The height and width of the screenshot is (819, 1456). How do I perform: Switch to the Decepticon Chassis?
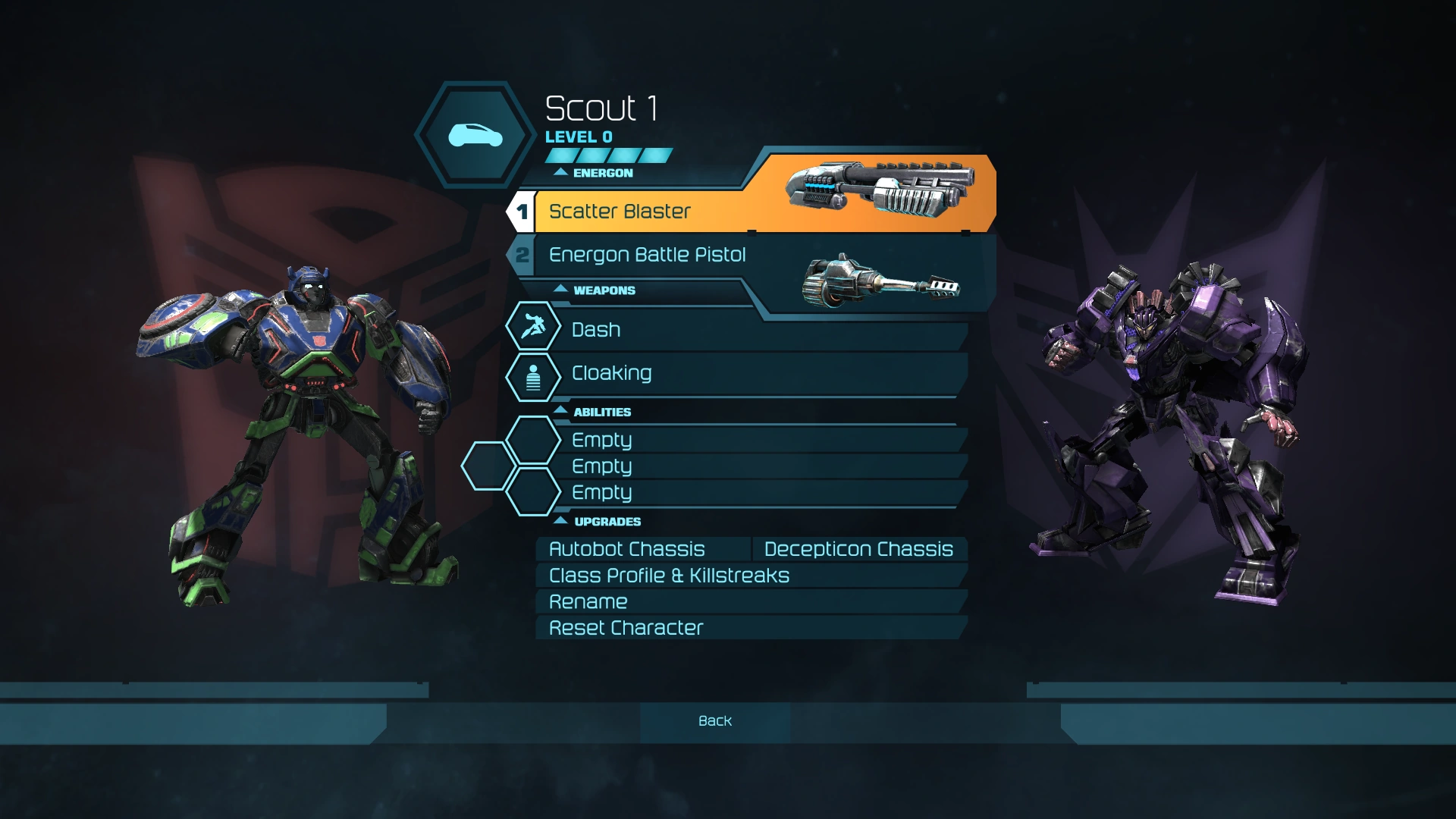tap(858, 548)
